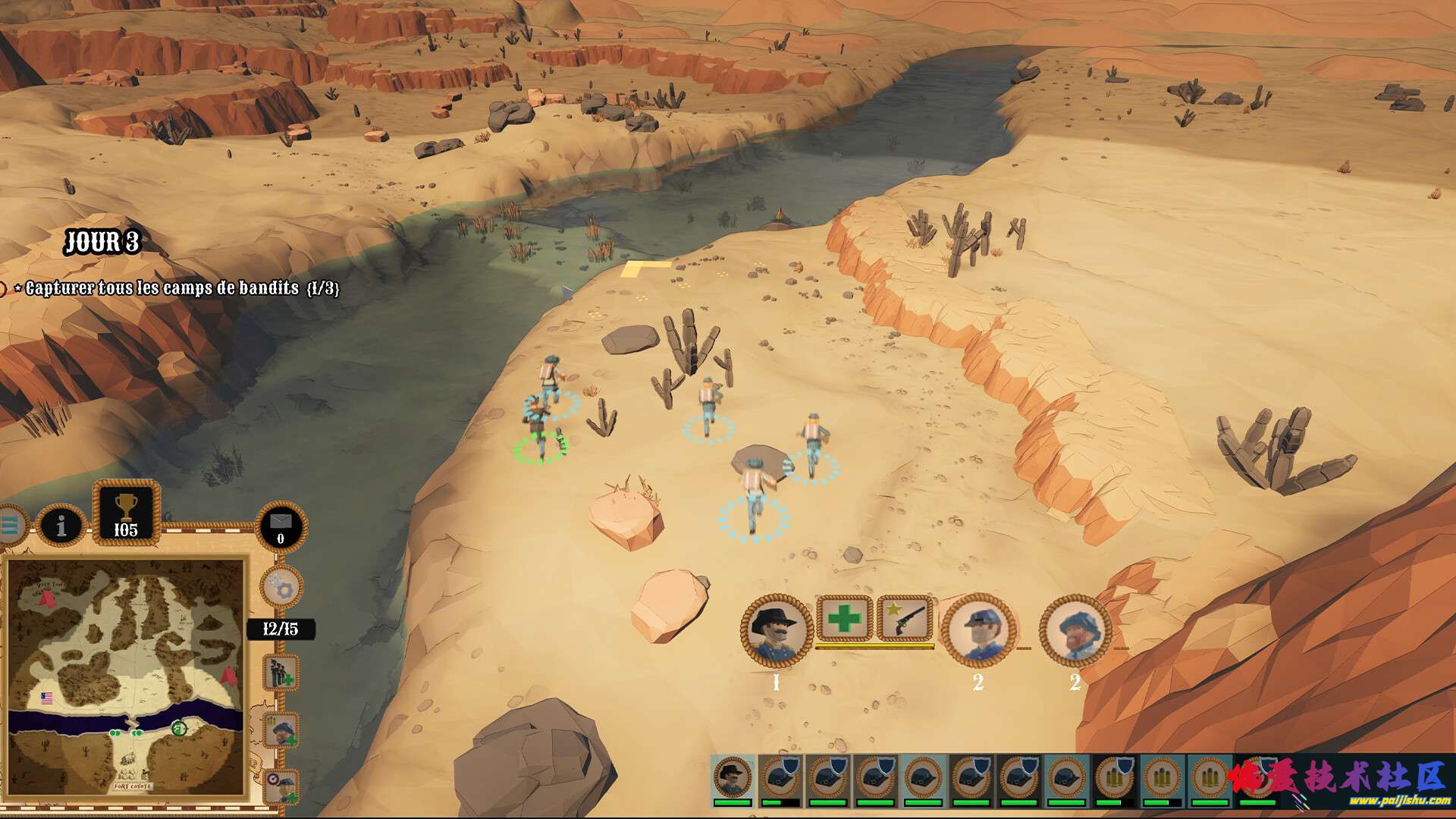Open settings with the gears icon
Viewport: 1456px width, 819px height.
tap(281, 587)
